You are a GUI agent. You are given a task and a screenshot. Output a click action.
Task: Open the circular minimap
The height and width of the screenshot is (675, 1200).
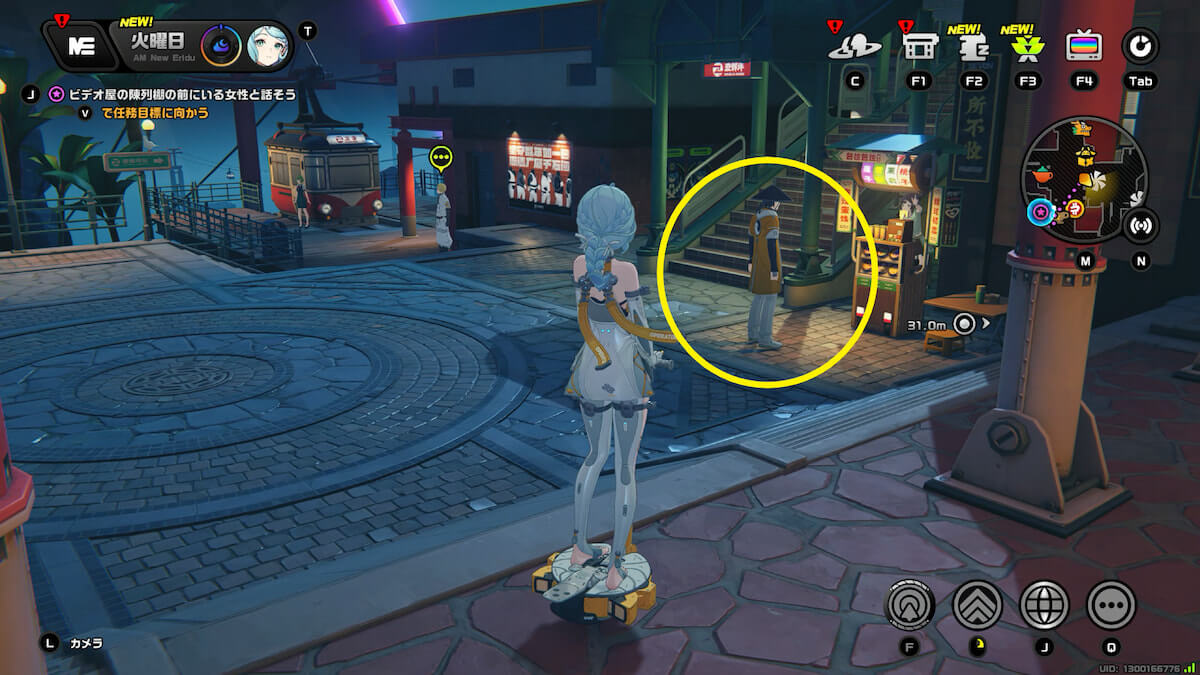(1084, 177)
